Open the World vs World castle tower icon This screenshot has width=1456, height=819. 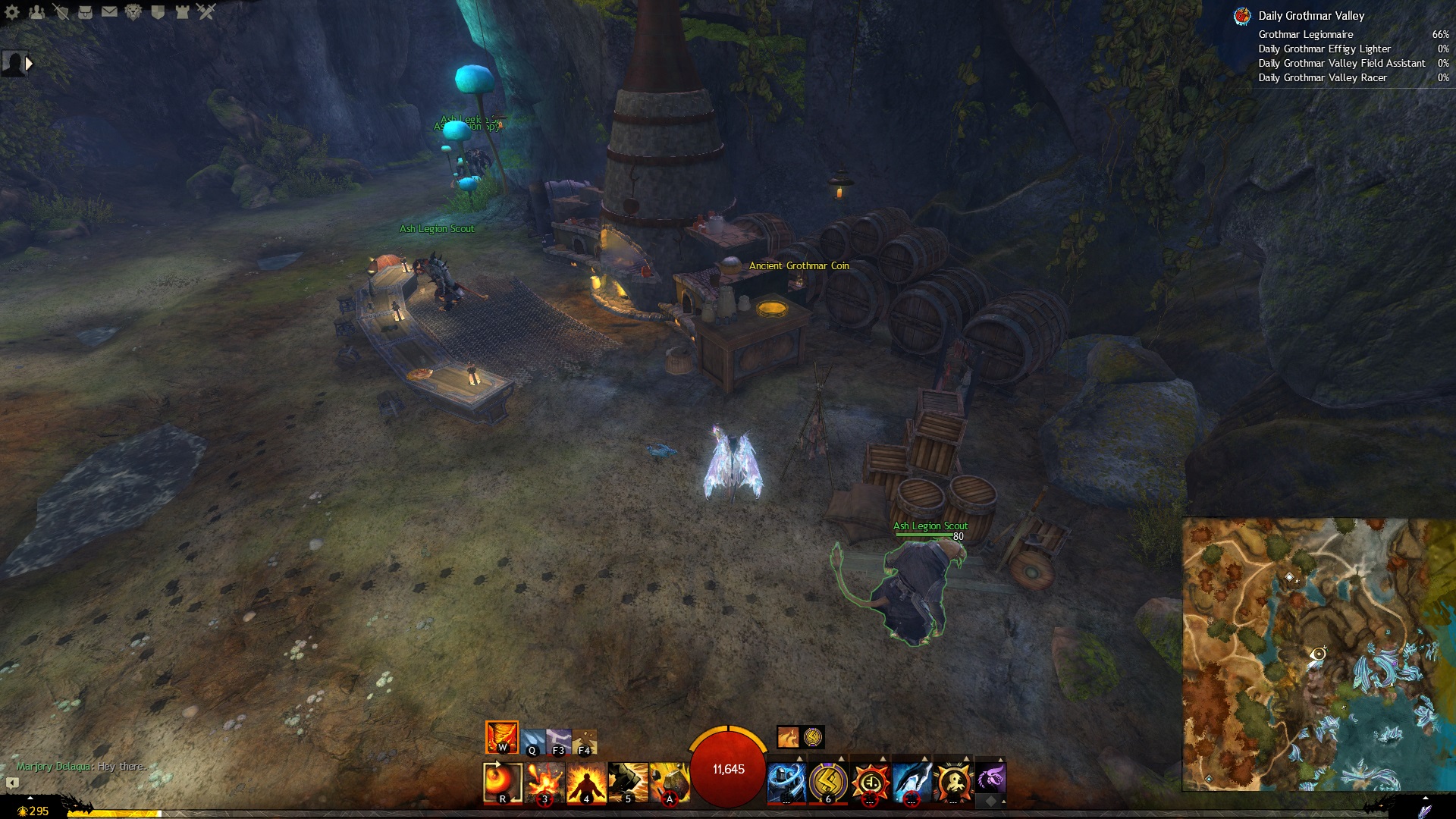point(182,11)
